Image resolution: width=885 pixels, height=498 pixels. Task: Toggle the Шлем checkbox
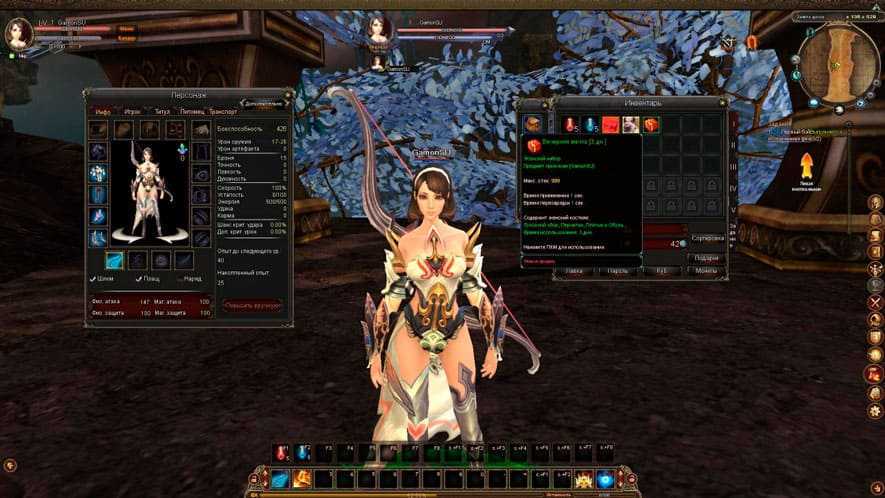(95, 279)
